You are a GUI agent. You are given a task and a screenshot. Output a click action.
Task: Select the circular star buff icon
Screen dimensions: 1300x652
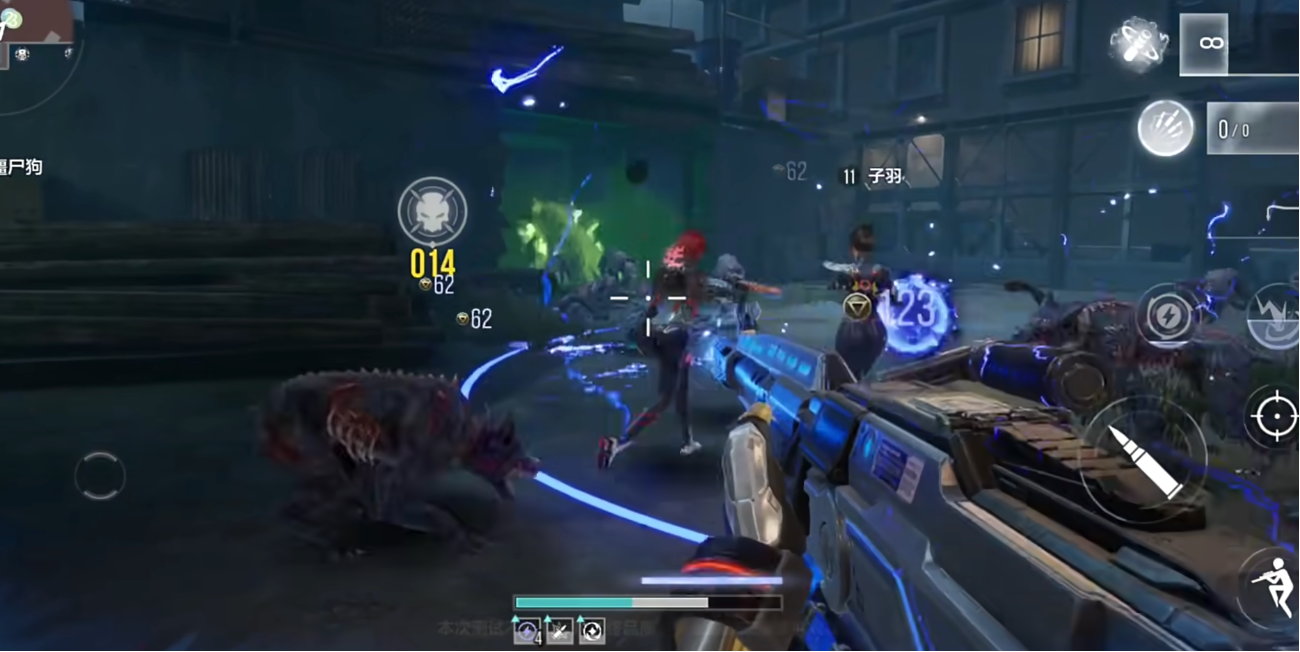tap(592, 630)
